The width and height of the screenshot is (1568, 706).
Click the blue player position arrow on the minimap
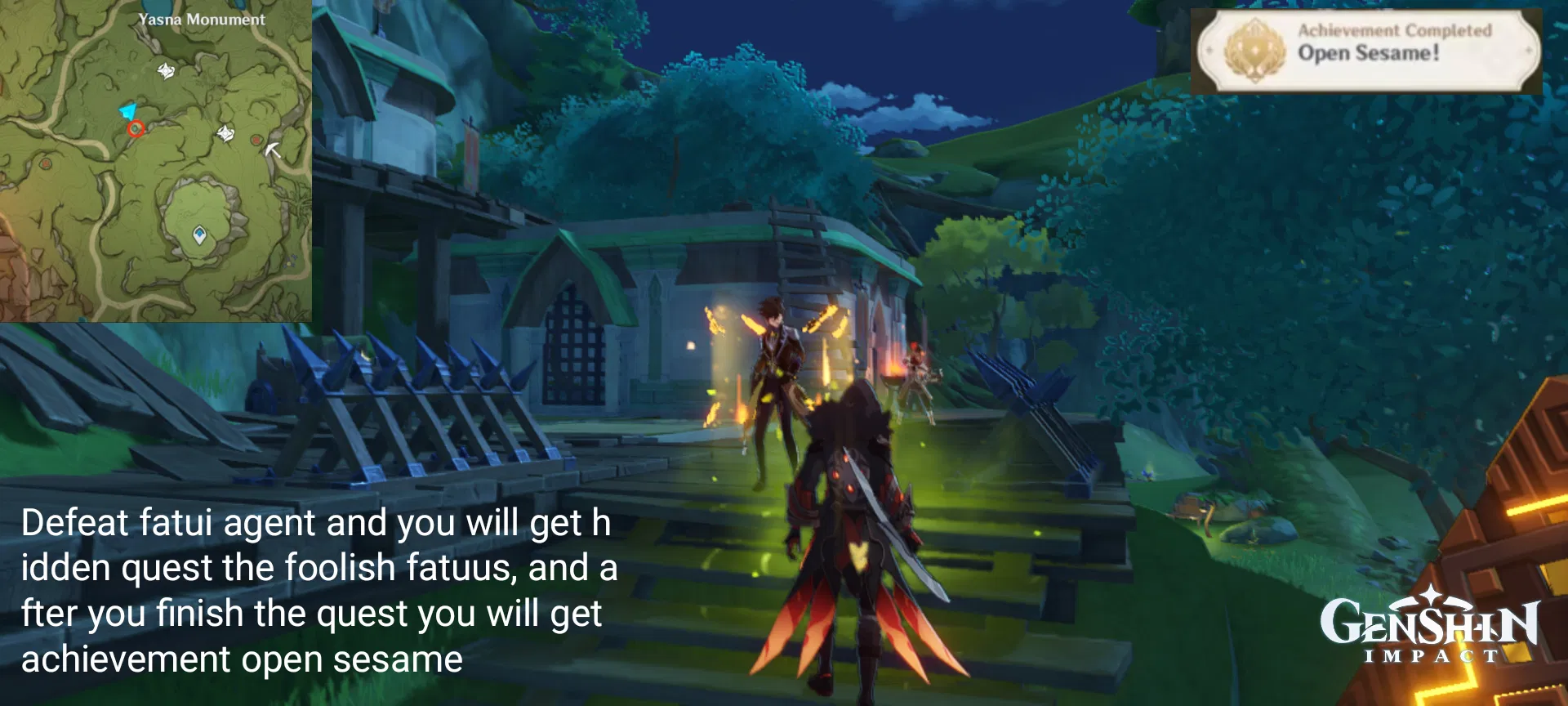(x=127, y=110)
